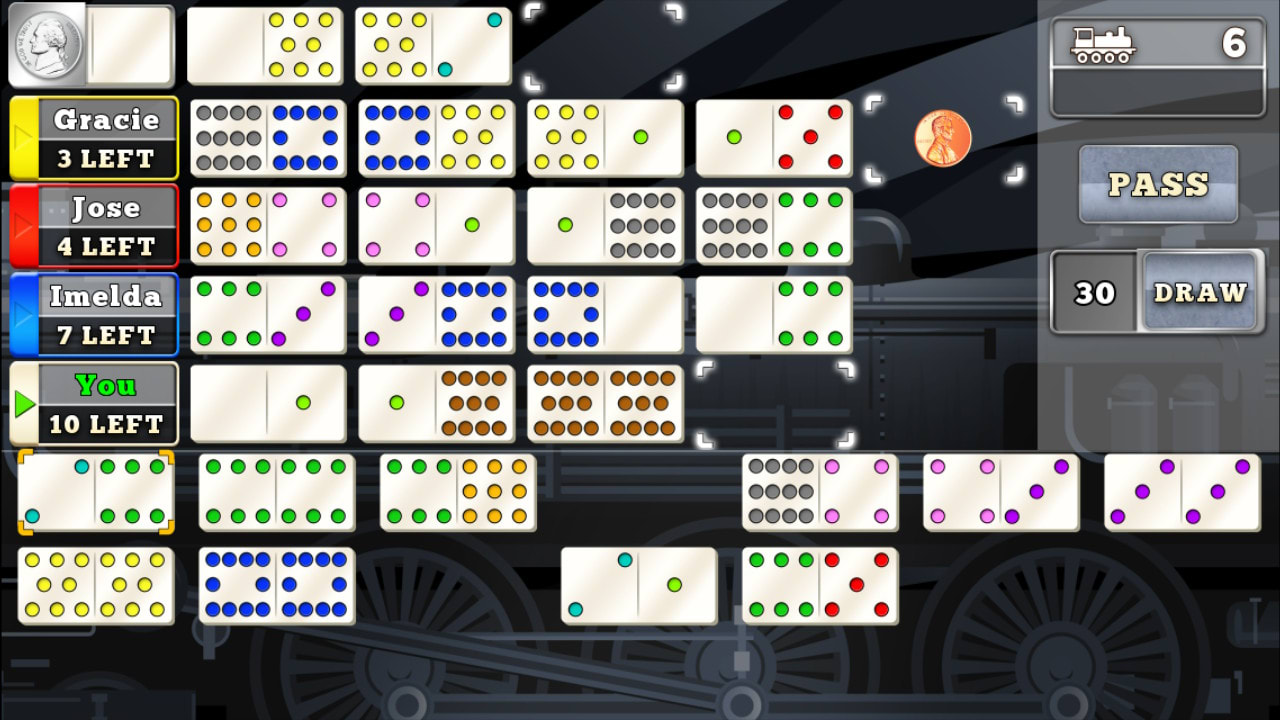Select the double-blue nine domino

tap(277, 587)
